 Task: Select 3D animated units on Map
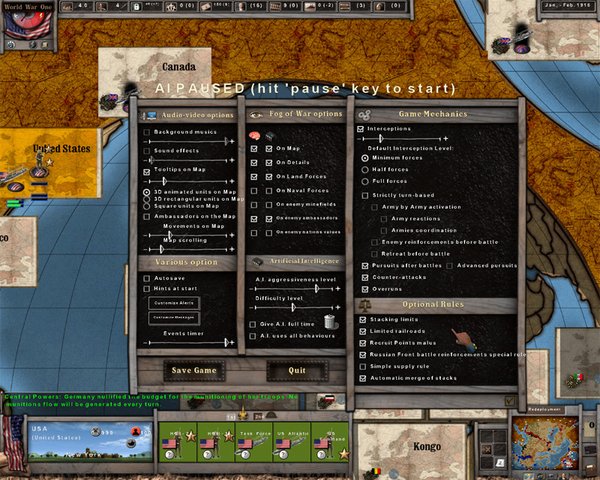[x=147, y=191]
